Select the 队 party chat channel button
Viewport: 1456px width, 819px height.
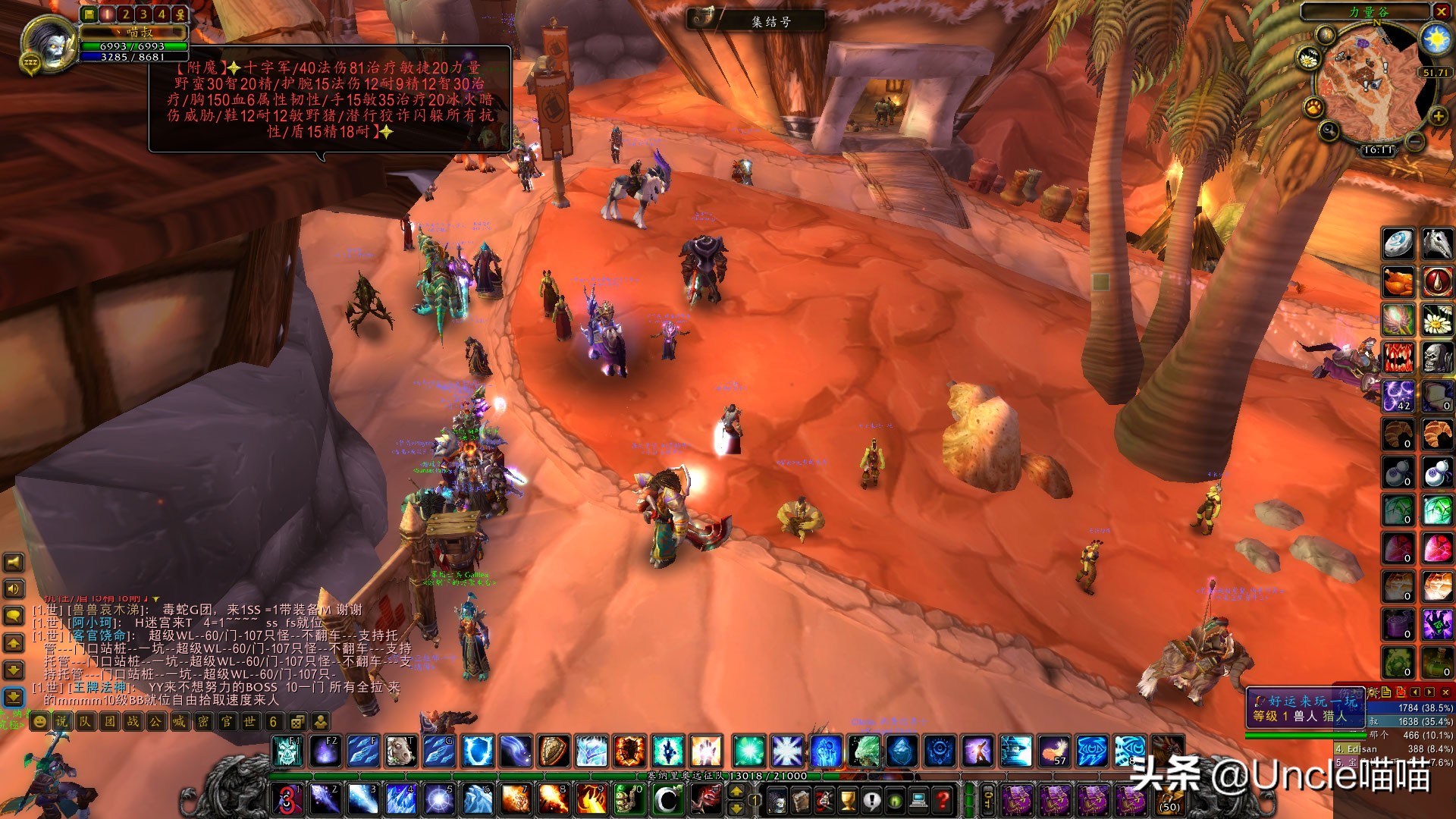(x=85, y=721)
